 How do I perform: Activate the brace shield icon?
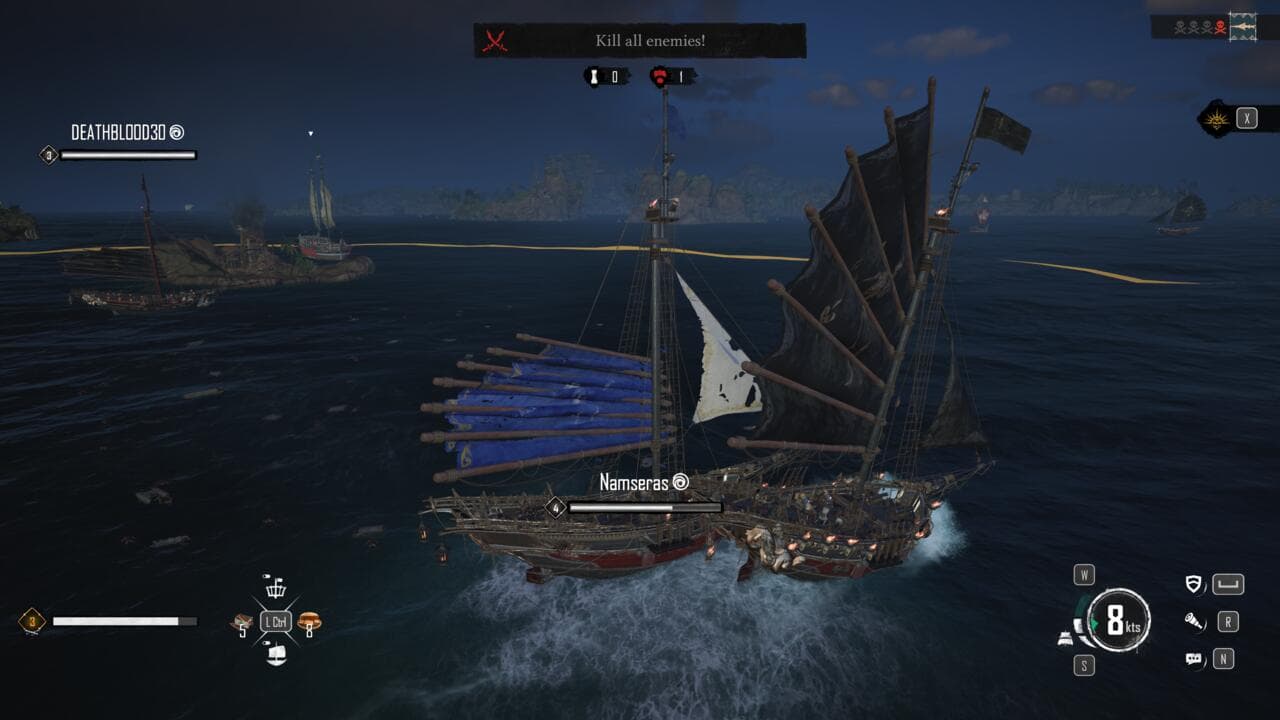click(1193, 585)
